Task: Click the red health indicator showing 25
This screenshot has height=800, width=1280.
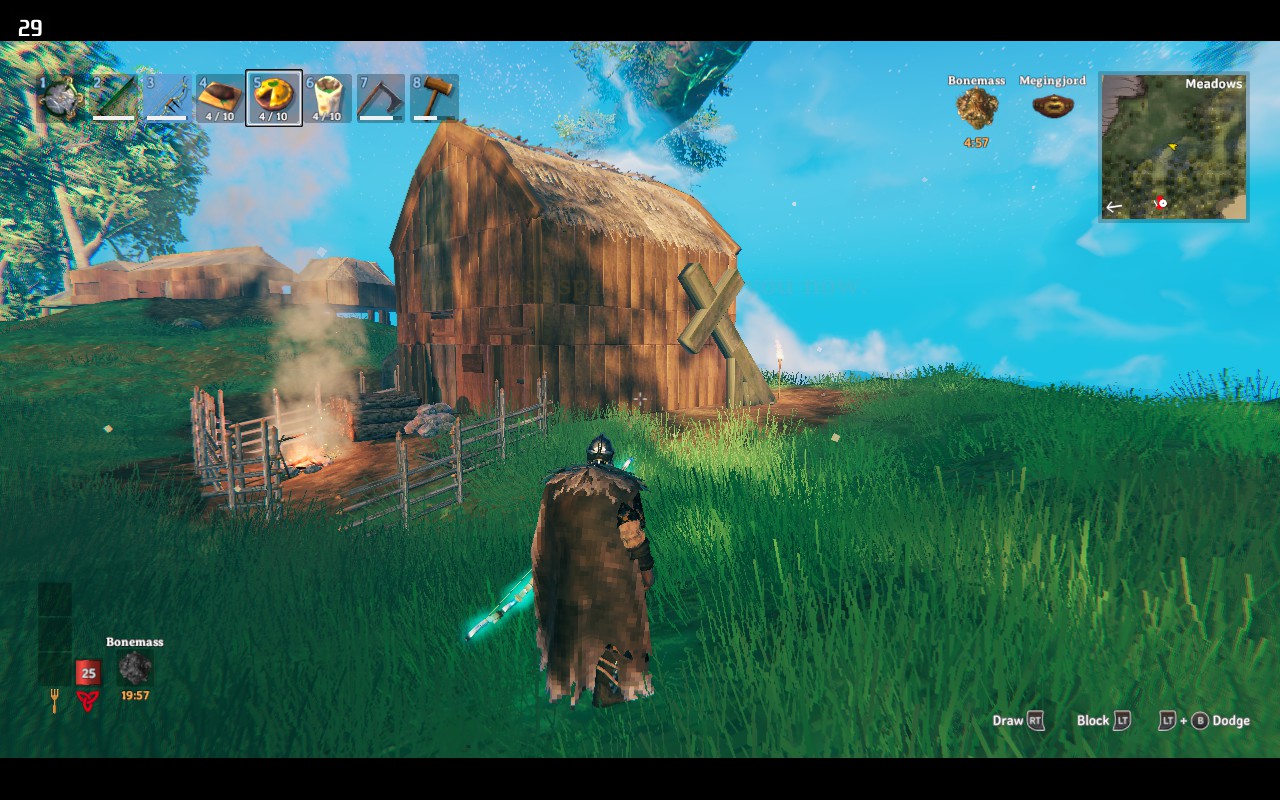Action: pyautogui.click(x=88, y=673)
